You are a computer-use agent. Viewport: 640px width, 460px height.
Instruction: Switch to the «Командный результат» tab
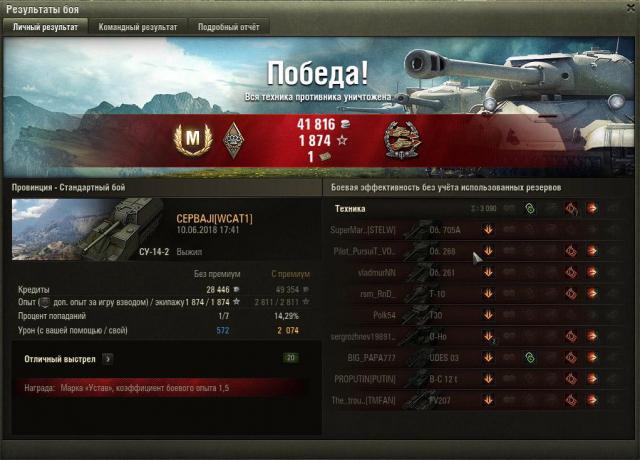point(138,27)
